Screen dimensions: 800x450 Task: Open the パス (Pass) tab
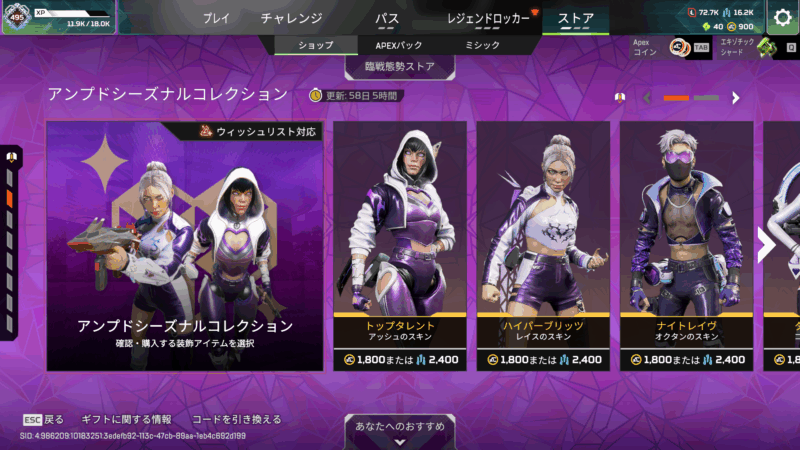tap(387, 18)
